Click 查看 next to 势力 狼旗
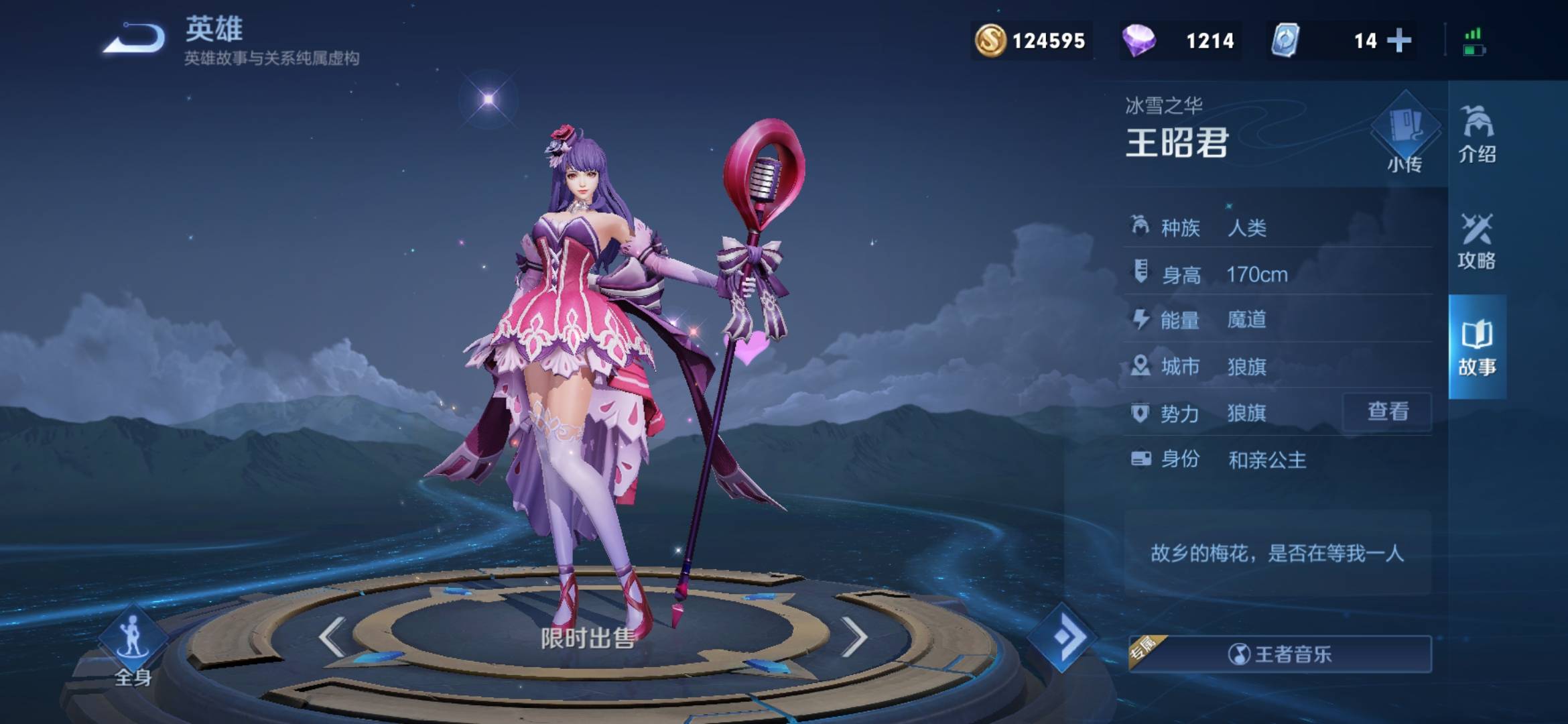Image resolution: width=1568 pixels, height=724 pixels. point(1387,412)
